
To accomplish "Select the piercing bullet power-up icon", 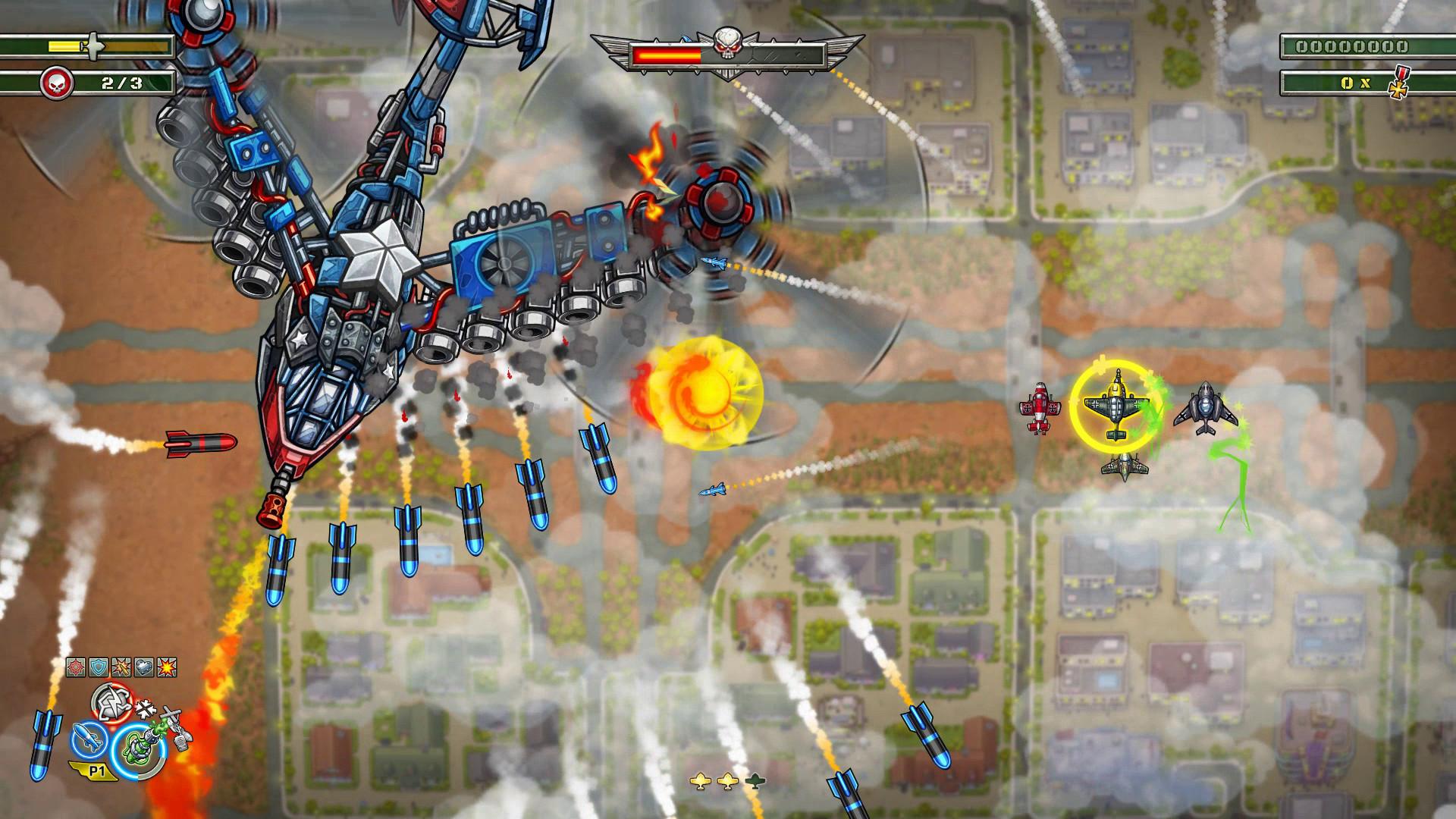I will click(x=121, y=667).
